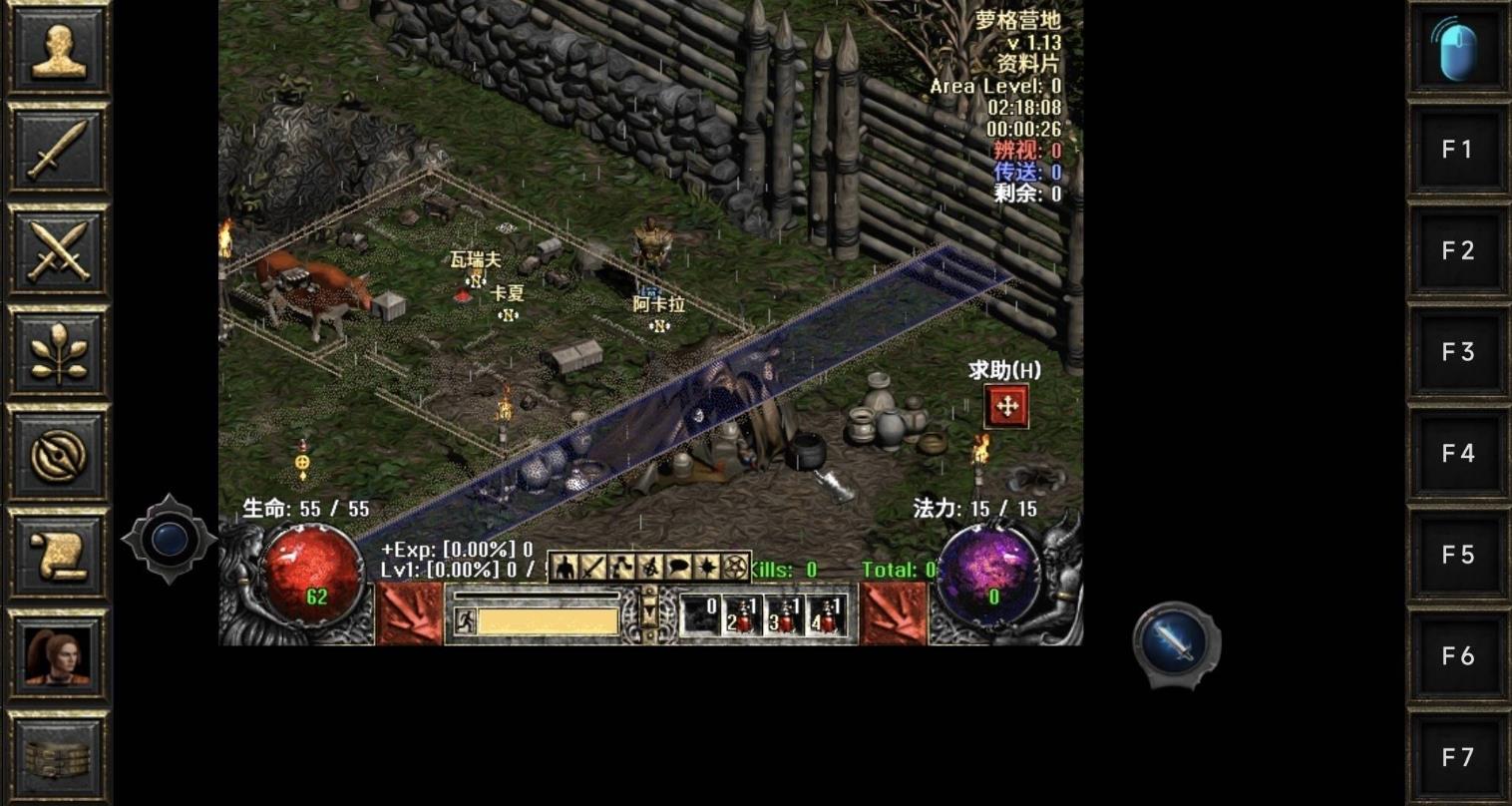The image size is (1512, 806).
Task: Use the belt potion in slot 2
Action: click(742, 616)
